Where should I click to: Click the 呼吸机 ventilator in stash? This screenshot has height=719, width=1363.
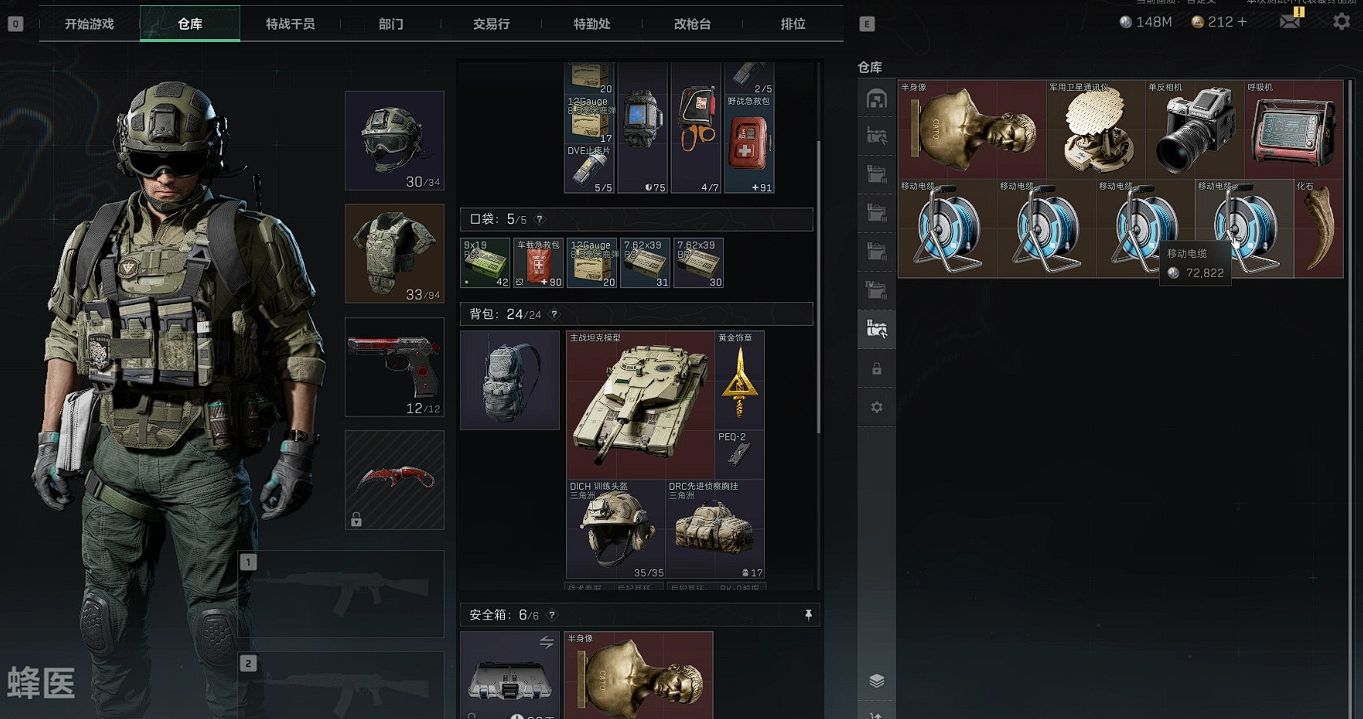1293,130
